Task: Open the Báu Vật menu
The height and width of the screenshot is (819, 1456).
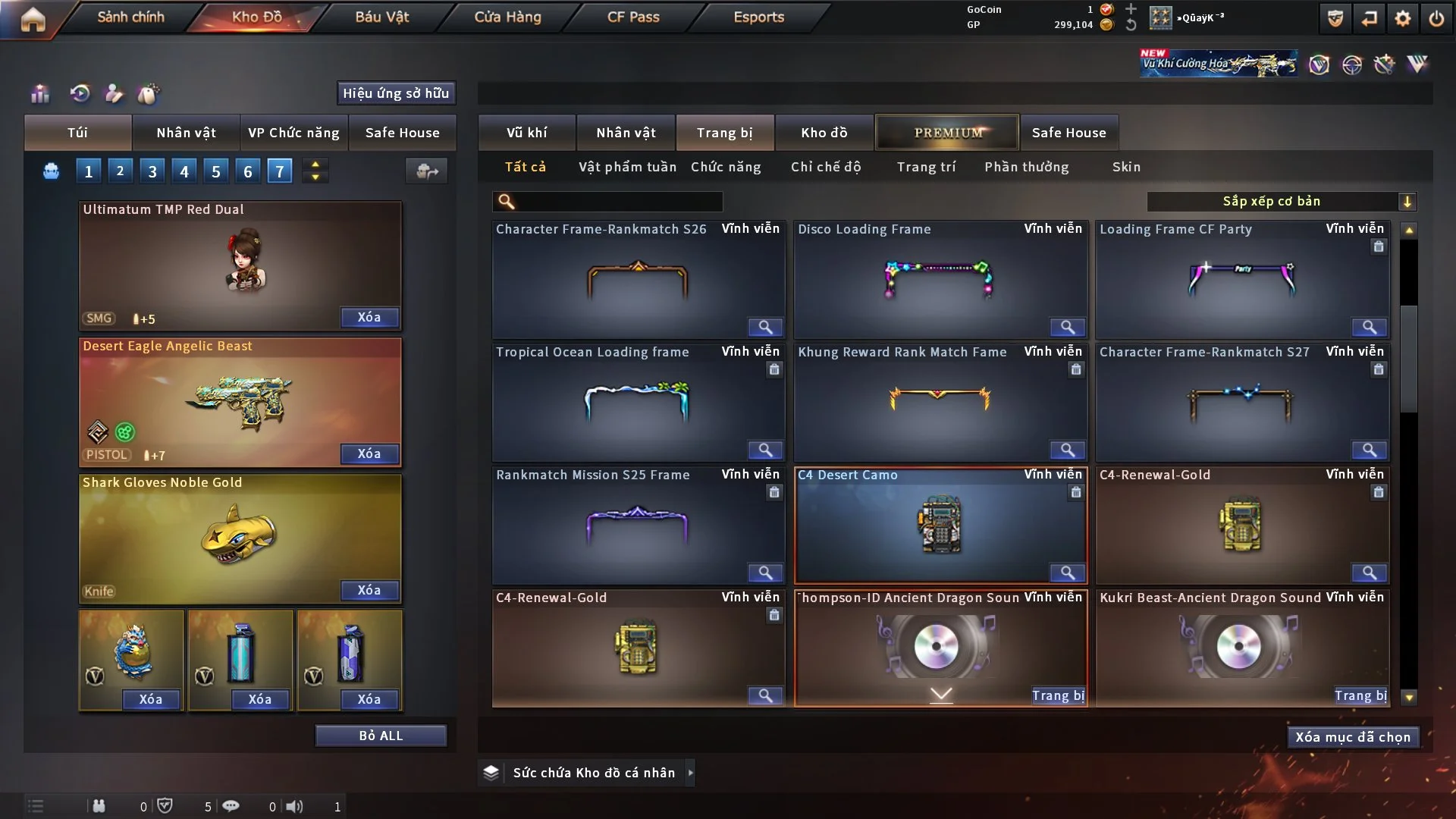Action: pos(381,17)
